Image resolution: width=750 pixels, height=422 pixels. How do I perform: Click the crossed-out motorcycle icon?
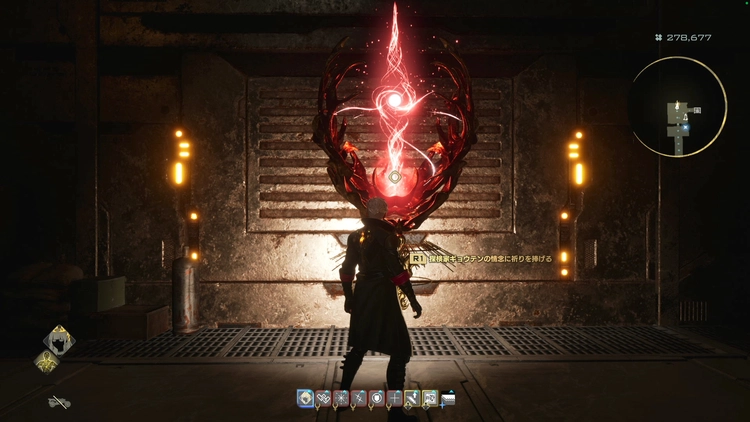[x=59, y=402]
